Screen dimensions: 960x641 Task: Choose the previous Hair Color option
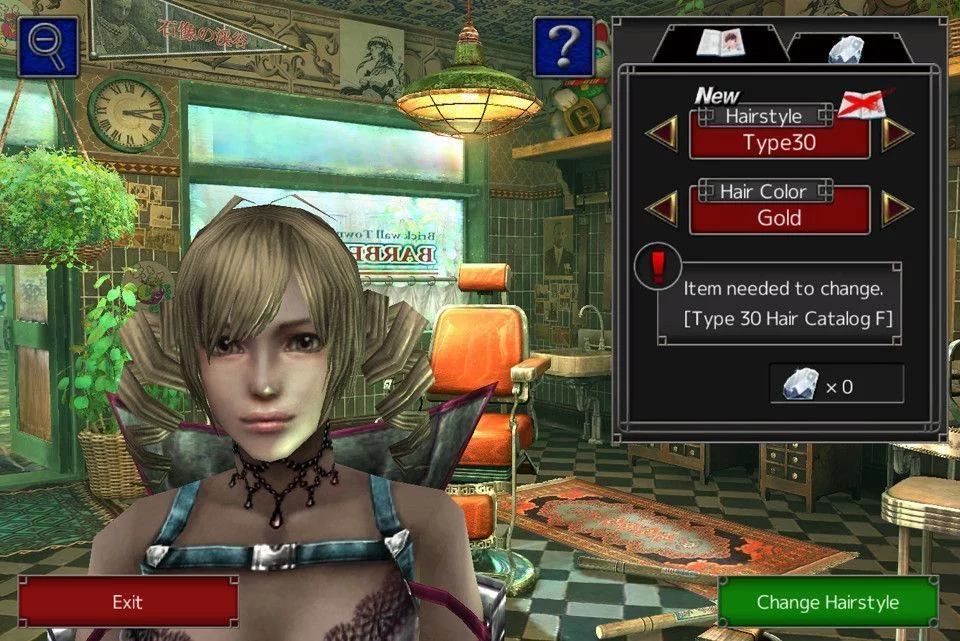[x=661, y=208]
